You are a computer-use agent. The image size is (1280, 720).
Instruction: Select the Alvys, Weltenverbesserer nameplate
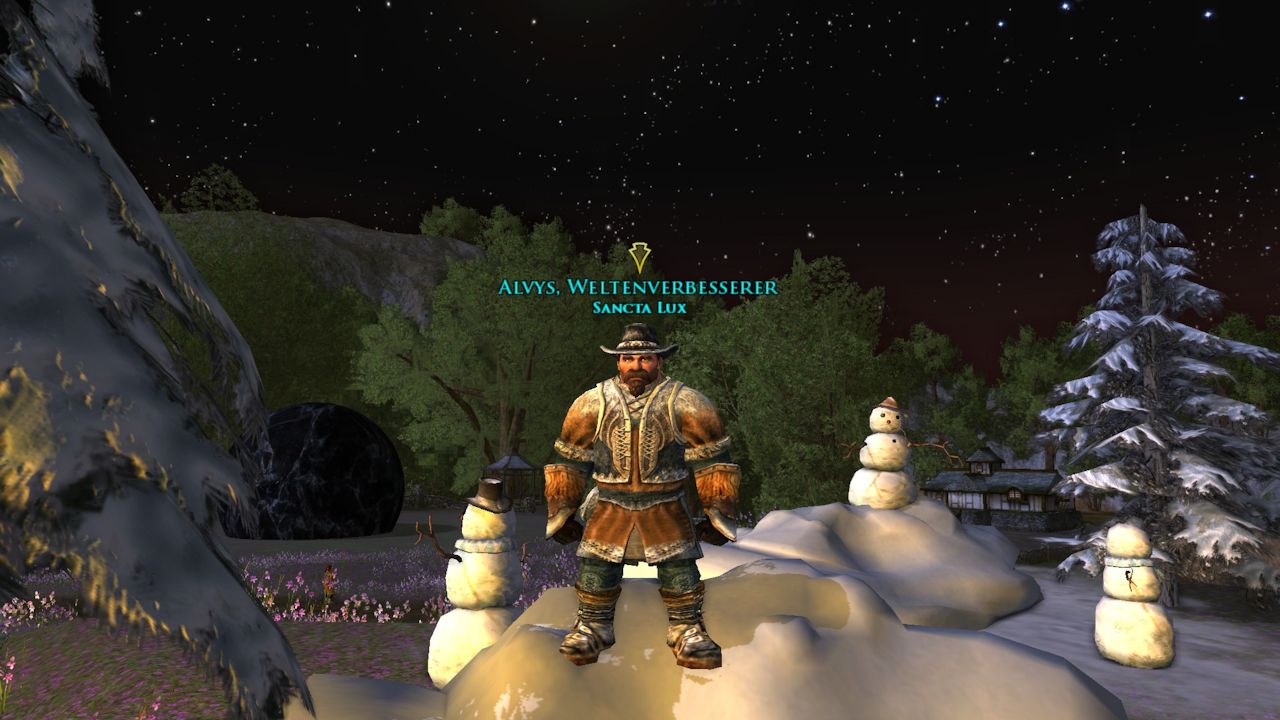(638, 288)
